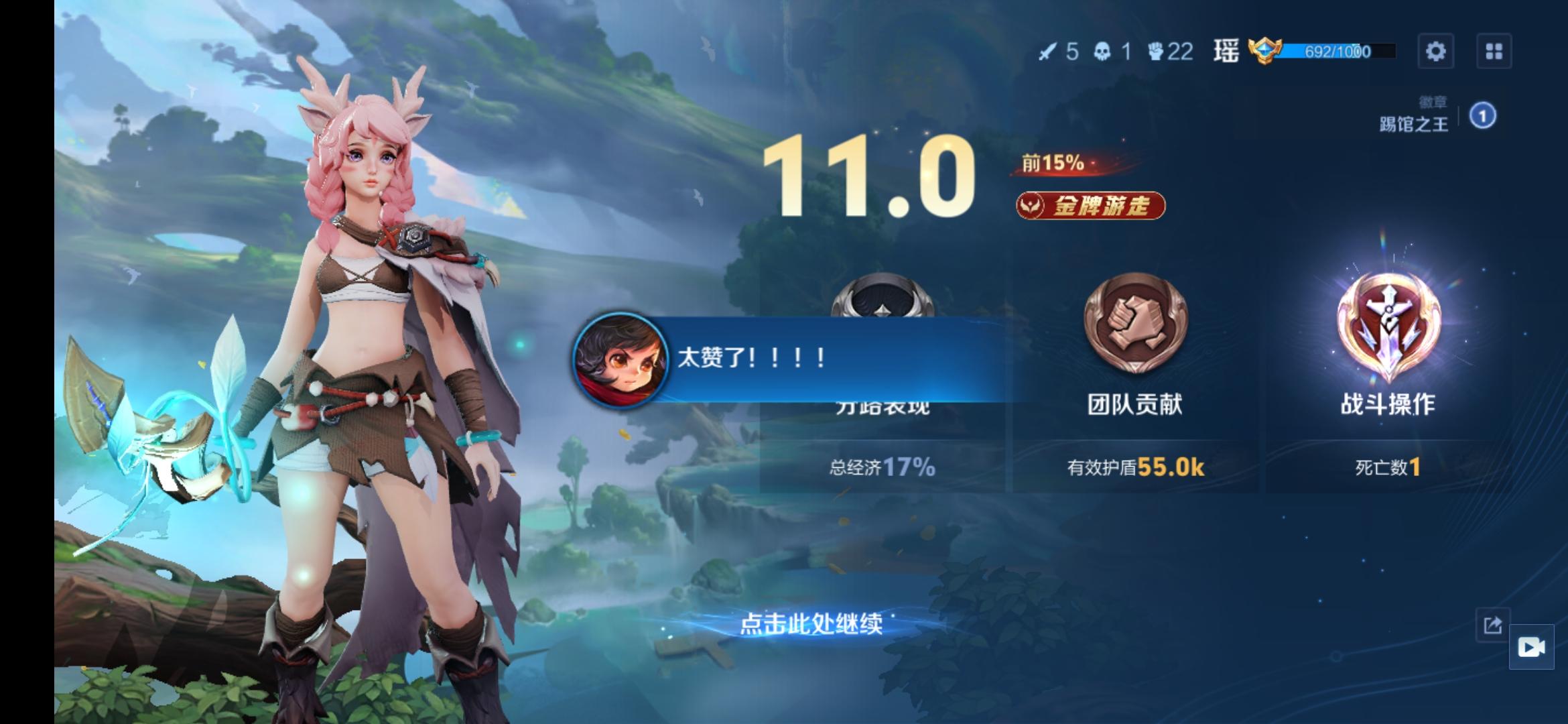Tap the sword kills icon

click(1049, 50)
